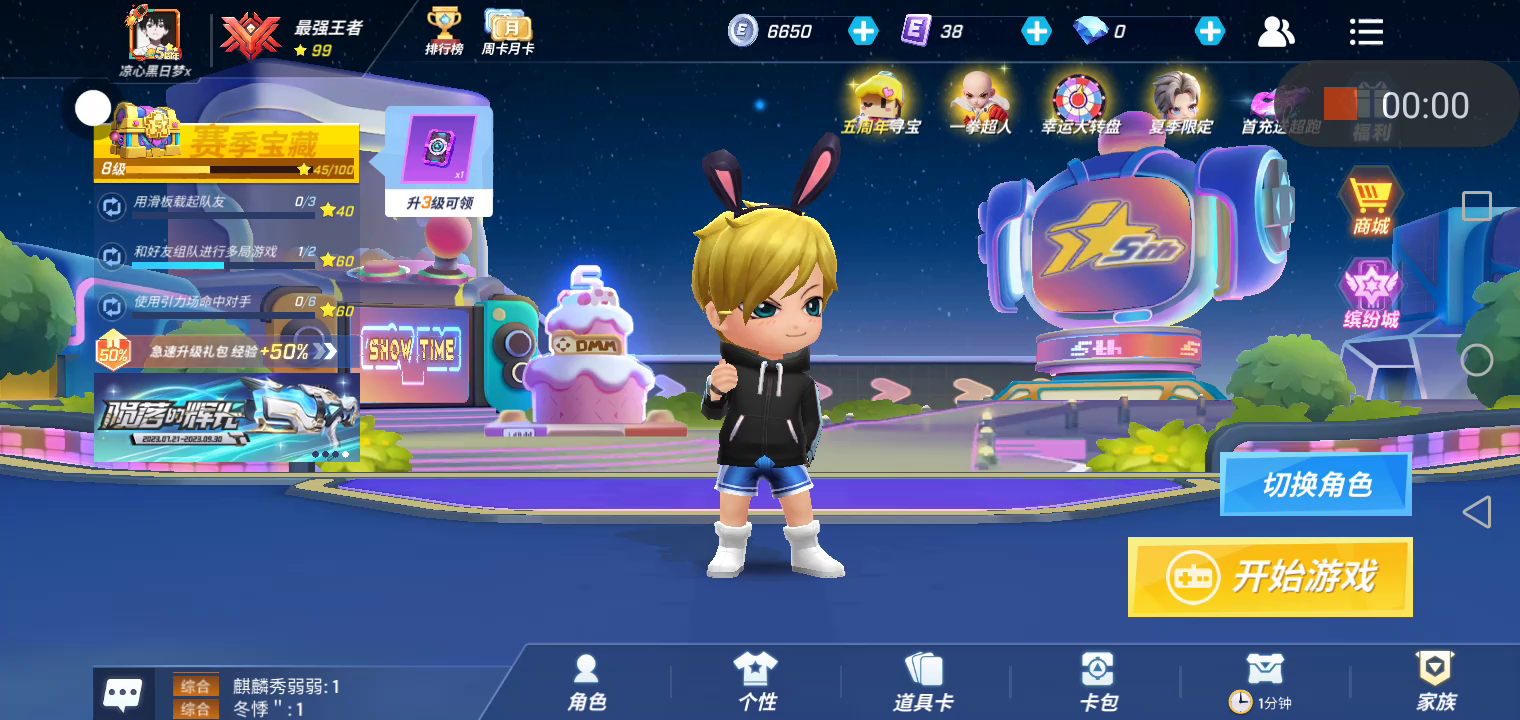Add more diamonds with plus button
This screenshot has height=720, width=1520.
(x=1210, y=31)
